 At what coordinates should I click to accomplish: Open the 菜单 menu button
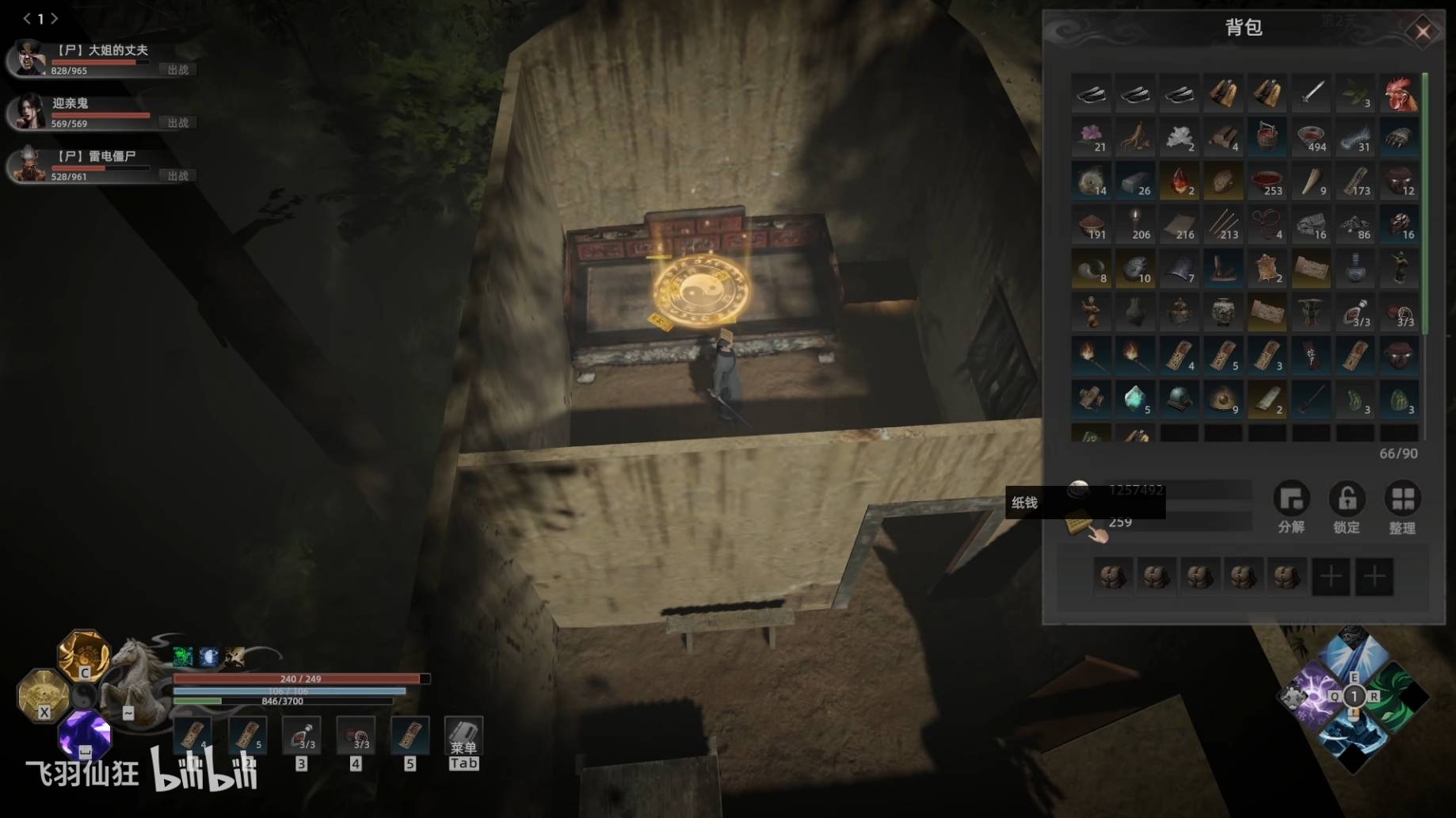click(x=463, y=743)
